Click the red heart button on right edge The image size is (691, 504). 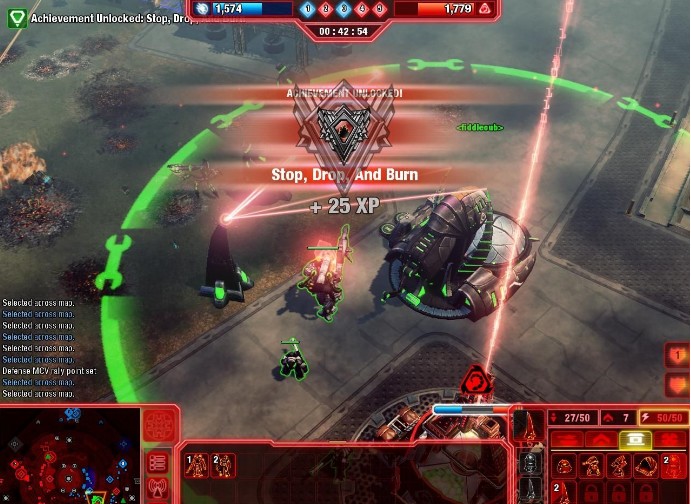[679, 355]
